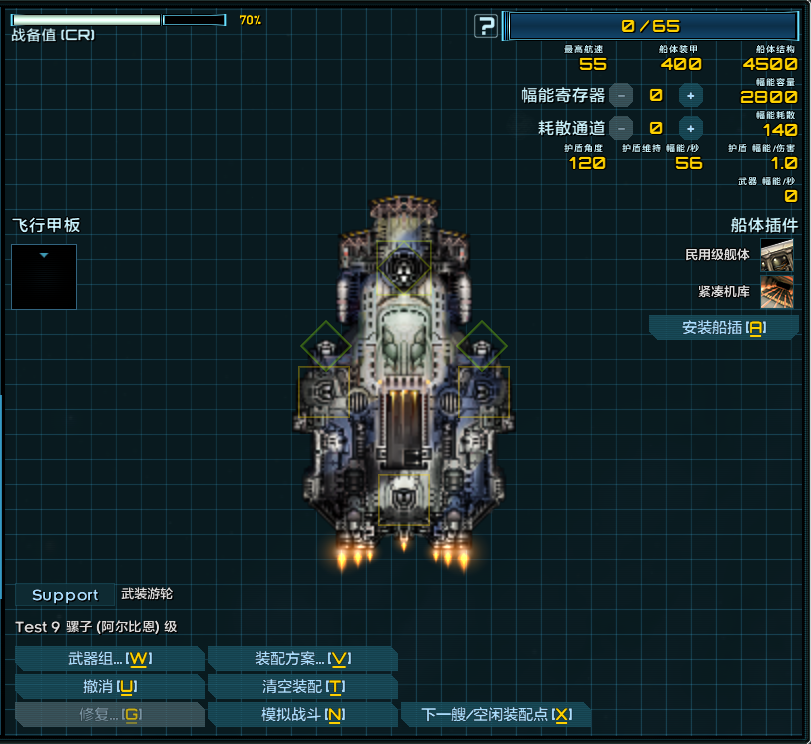Select the 民用级舰体 hull mod icon
The height and width of the screenshot is (744, 811).
coord(777,255)
